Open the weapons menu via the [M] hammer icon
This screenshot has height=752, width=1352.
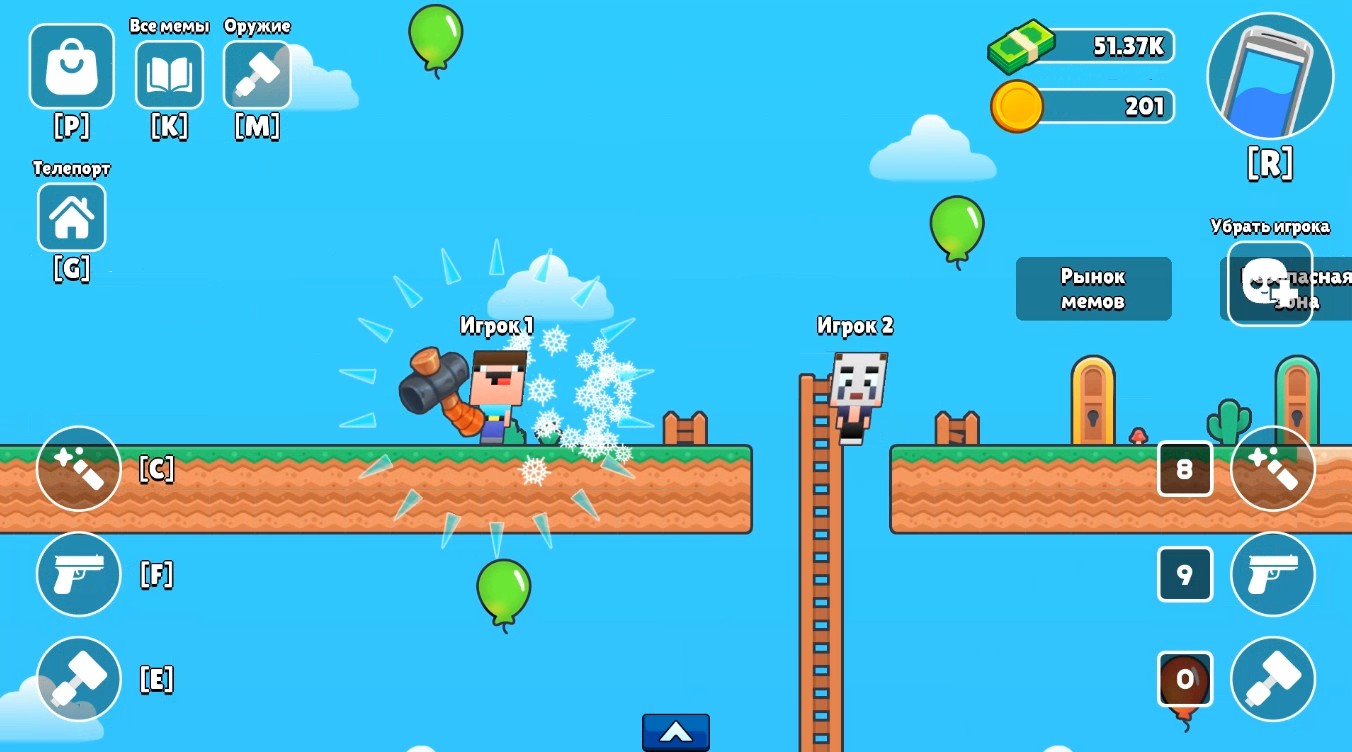pyautogui.click(x=257, y=74)
